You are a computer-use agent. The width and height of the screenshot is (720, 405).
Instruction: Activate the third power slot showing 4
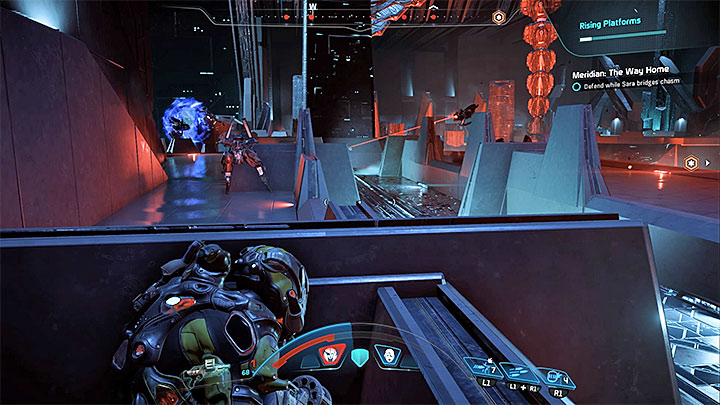click(560, 378)
